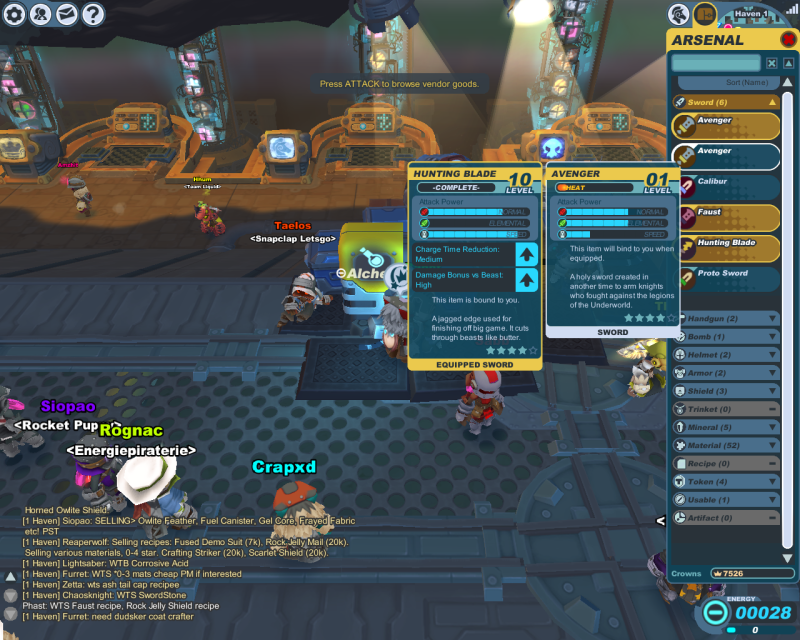Image resolution: width=800 pixels, height=640 pixels.
Task: Select the Faust sword
Action: click(x=725, y=217)
